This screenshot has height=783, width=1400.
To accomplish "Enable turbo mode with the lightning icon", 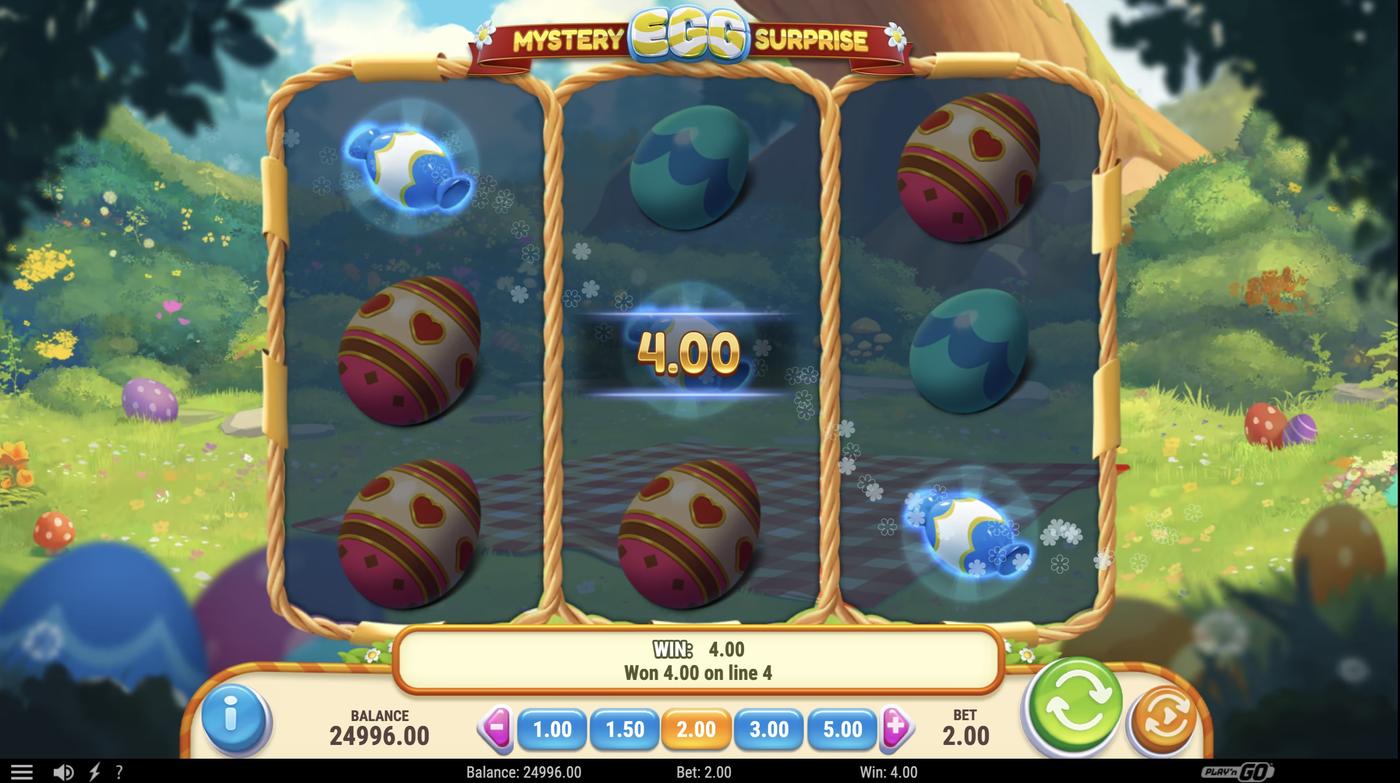I will click(x=93, y=771).
